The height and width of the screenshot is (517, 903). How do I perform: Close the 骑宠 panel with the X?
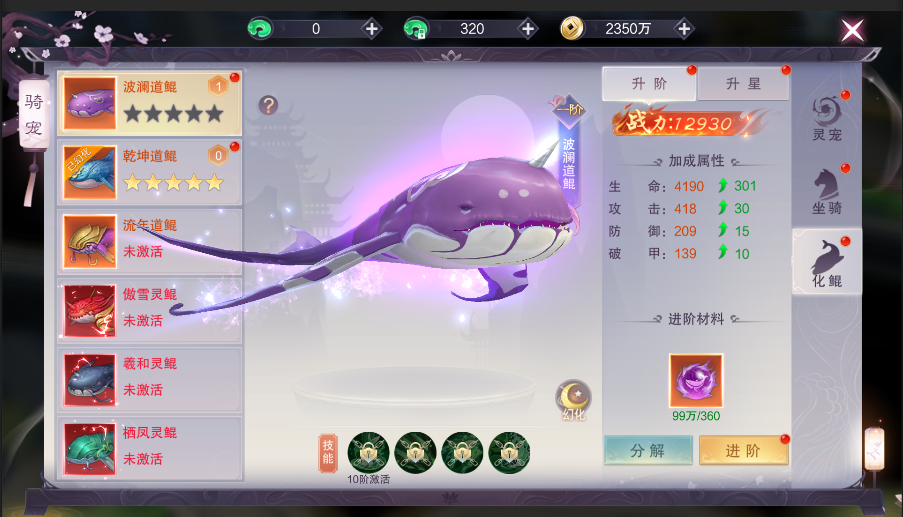tap(852, 30)
